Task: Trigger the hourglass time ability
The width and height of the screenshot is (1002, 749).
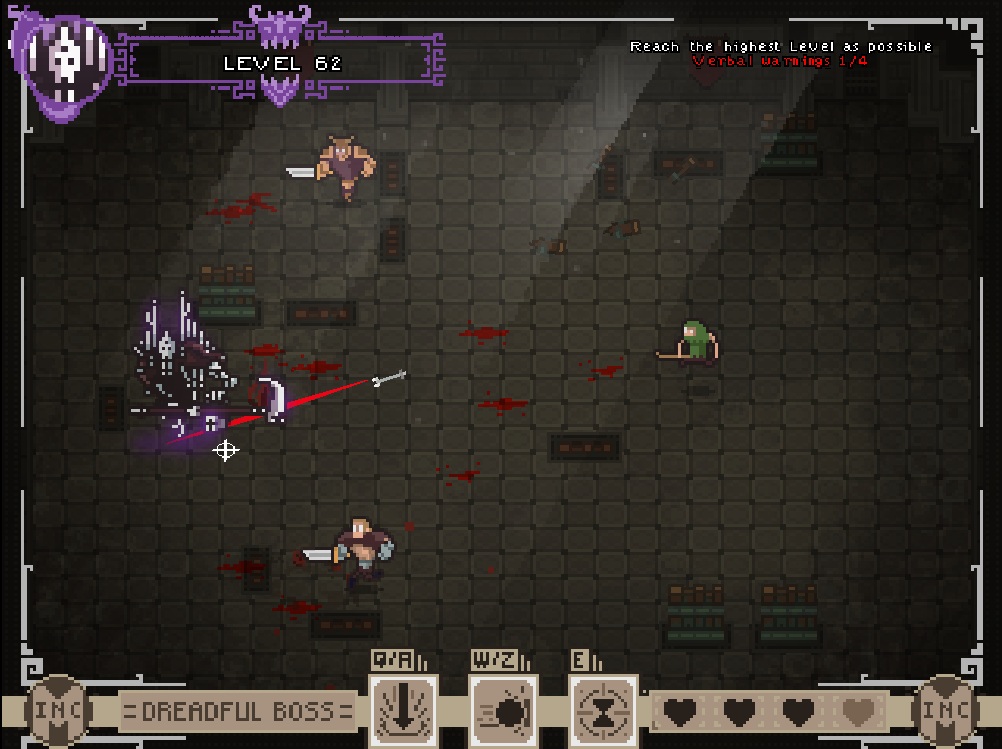Action: point(603,710)
